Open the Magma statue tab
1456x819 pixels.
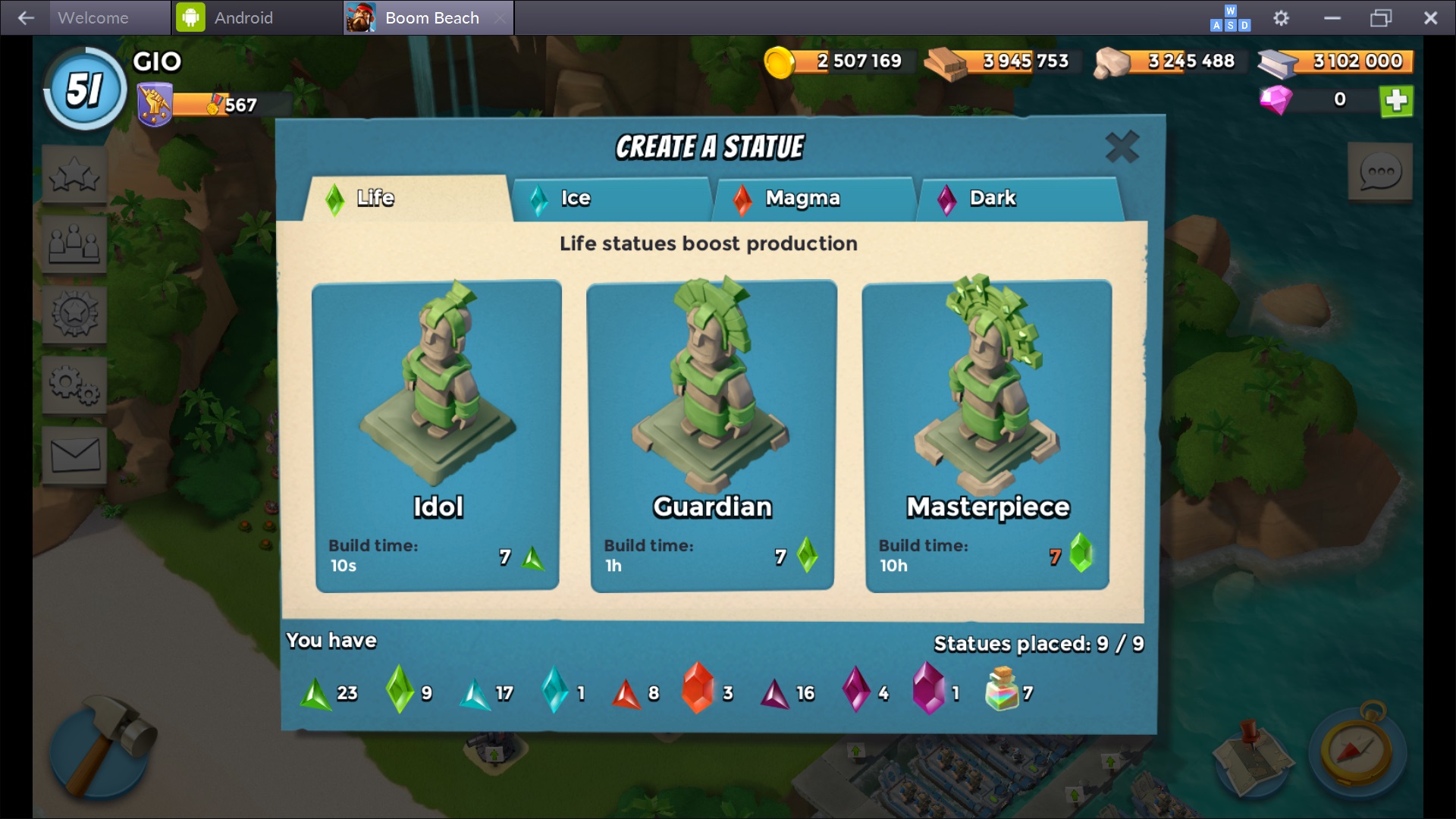[814, 199]
